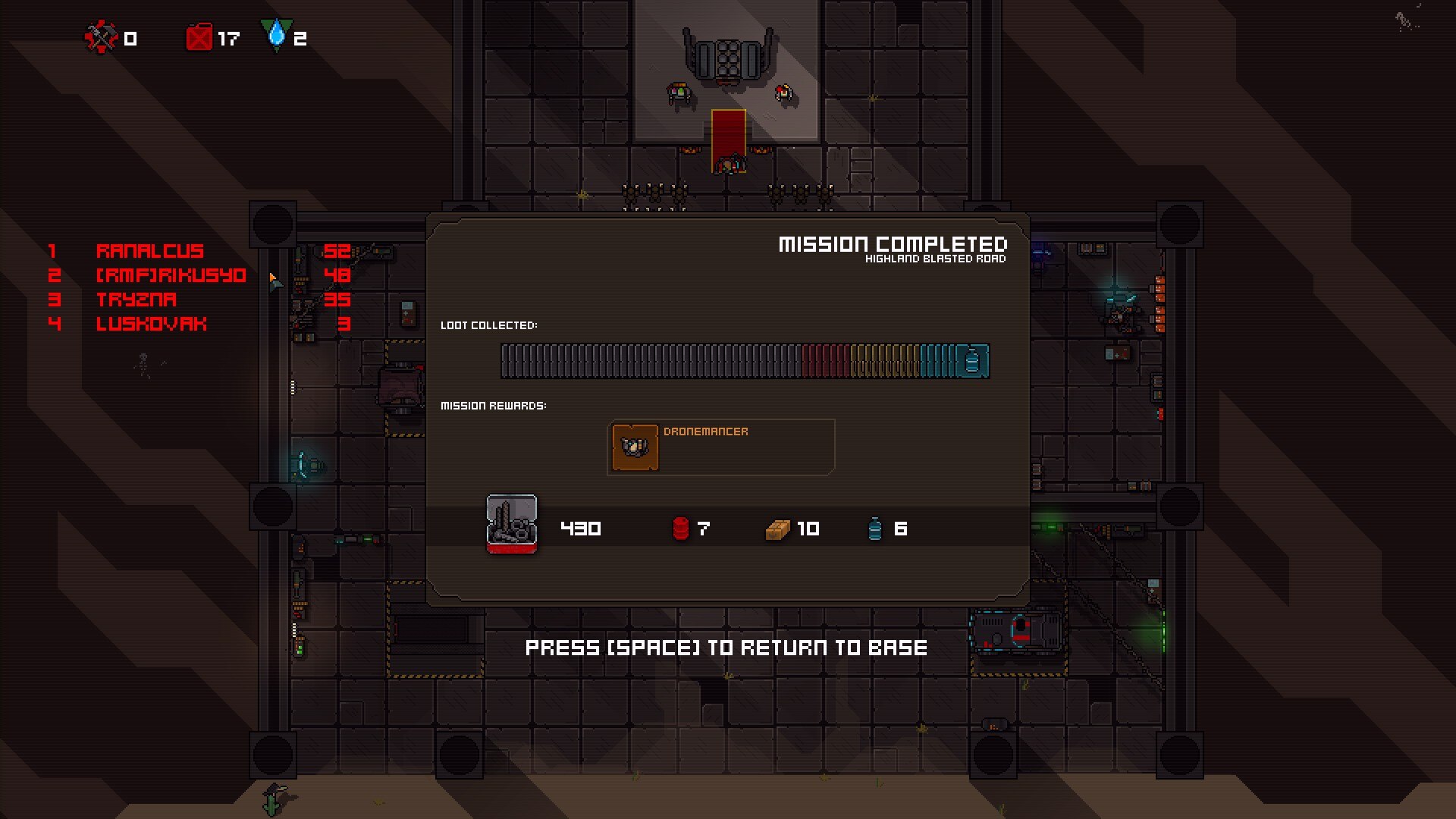Select the water bottle loot bar icon

(972, 361)
